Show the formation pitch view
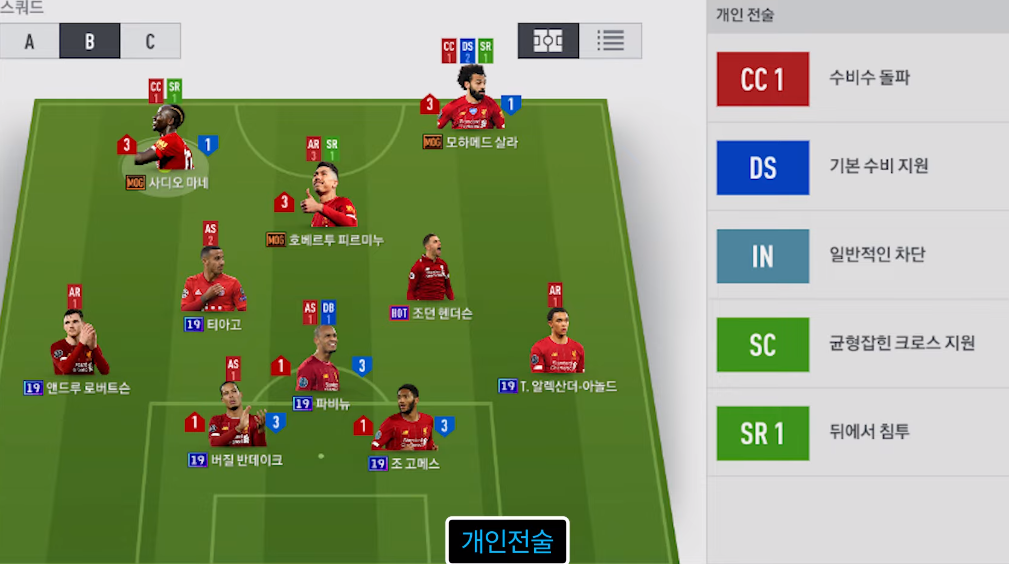The width and height of the screenshot is (1009, 564). point(548,41)
